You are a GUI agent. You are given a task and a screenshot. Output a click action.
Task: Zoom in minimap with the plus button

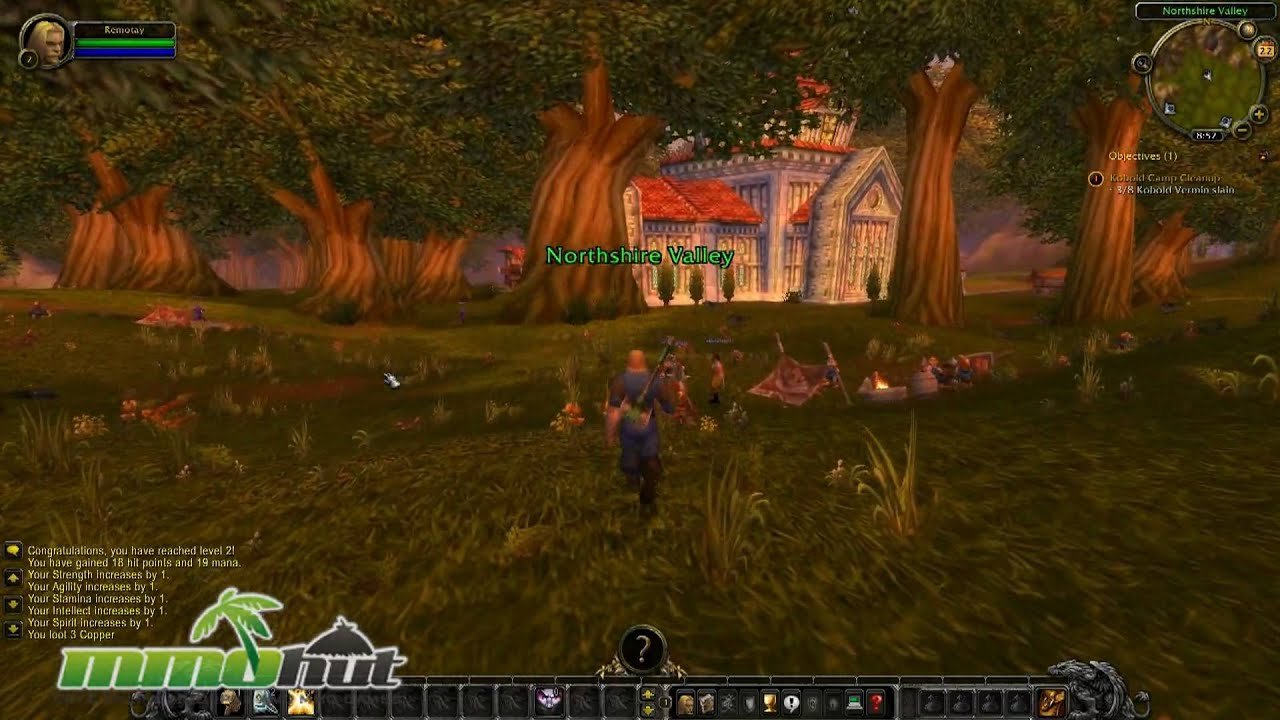[x=1258, y=115]
